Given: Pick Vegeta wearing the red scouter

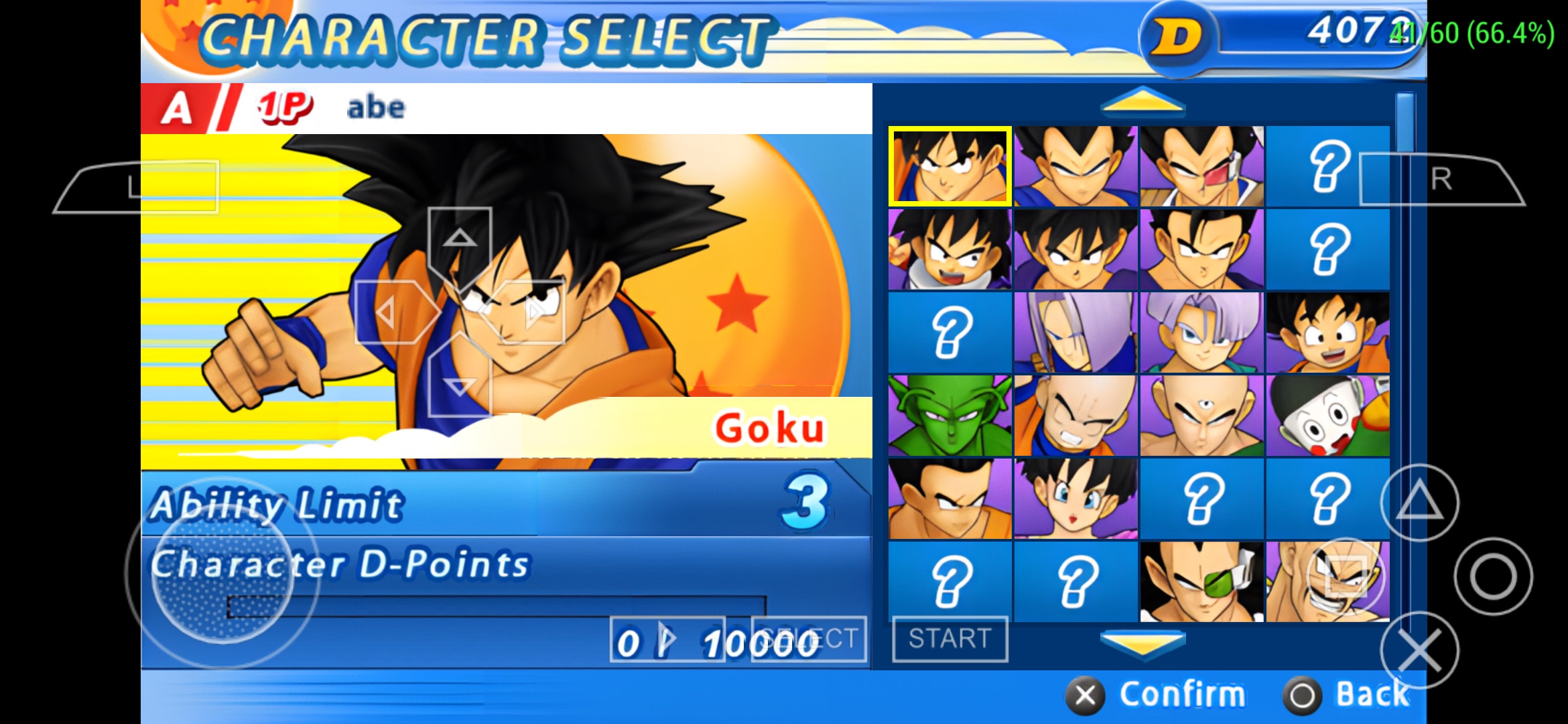Looking at the screenshot, I should pos(1201,166).
